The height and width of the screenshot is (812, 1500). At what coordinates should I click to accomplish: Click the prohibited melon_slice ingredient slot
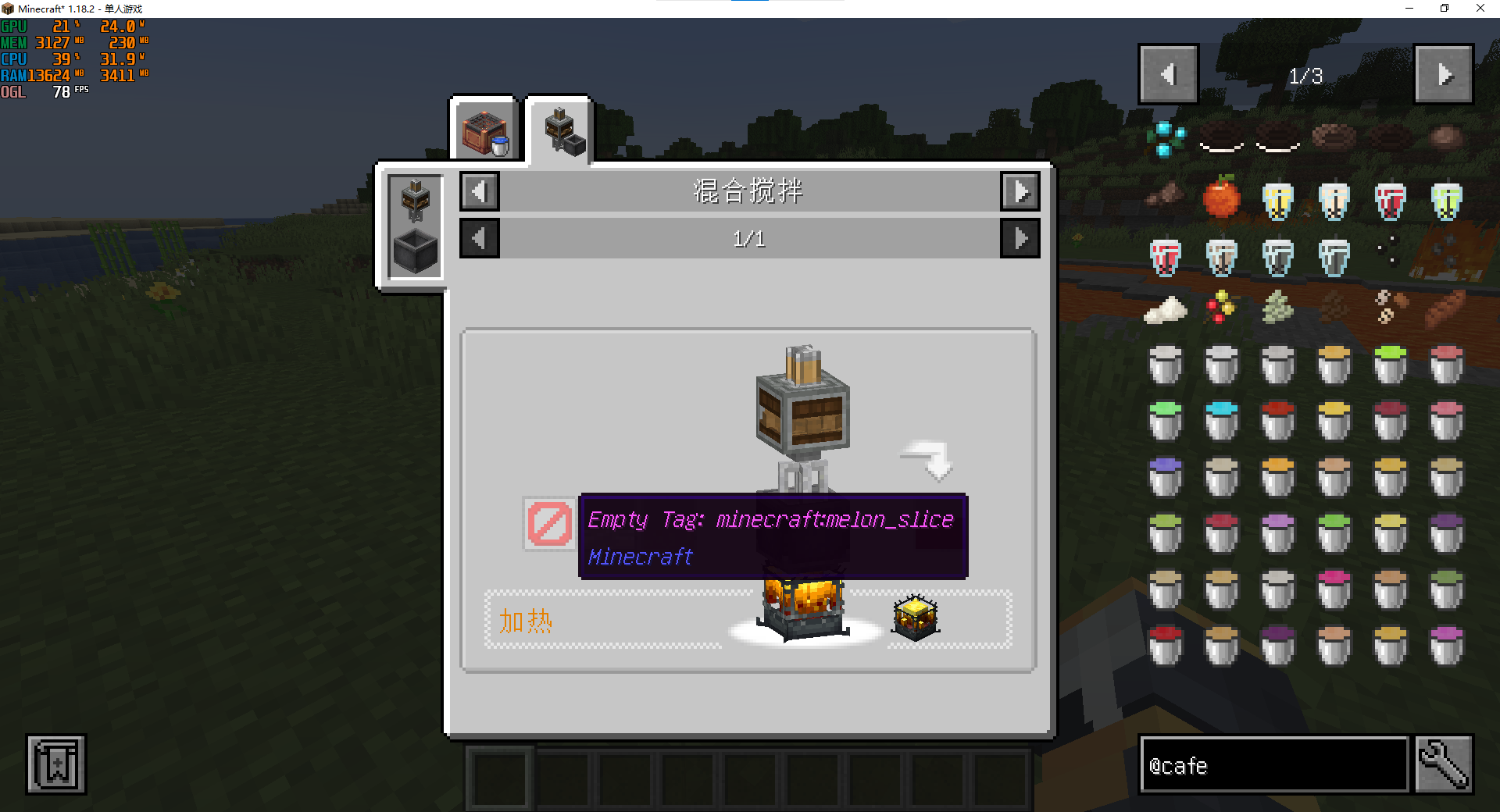548,523
